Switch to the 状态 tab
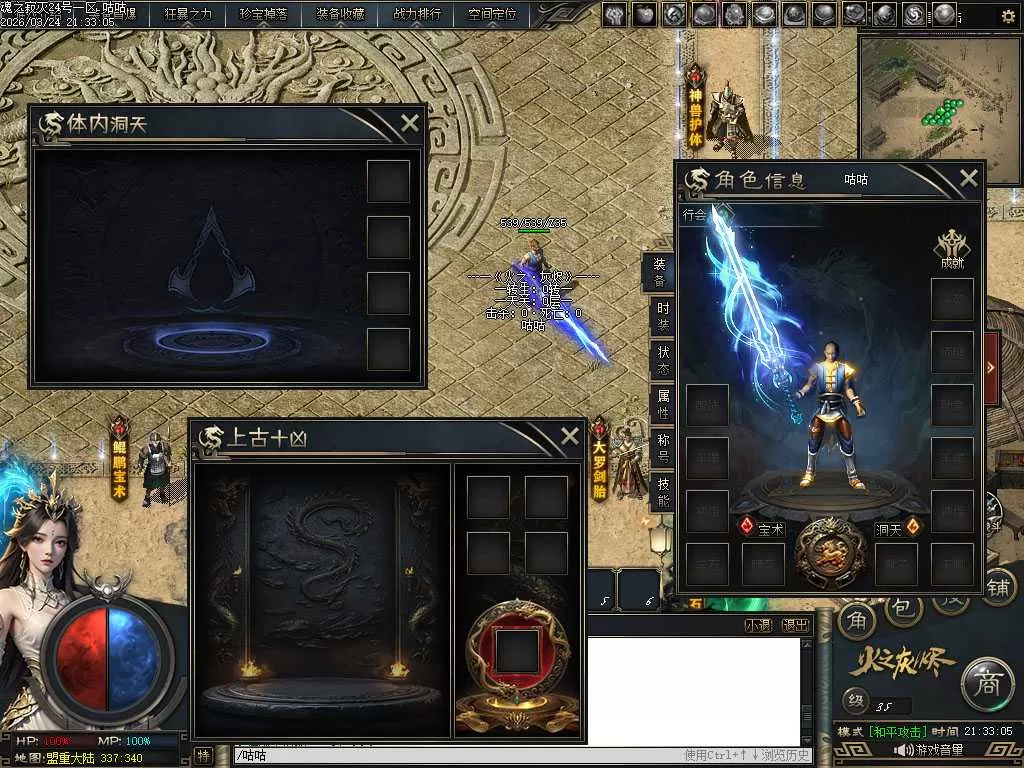Viewport: 1024px width, 768px height. pyautogui.click(x=662, y=360)
